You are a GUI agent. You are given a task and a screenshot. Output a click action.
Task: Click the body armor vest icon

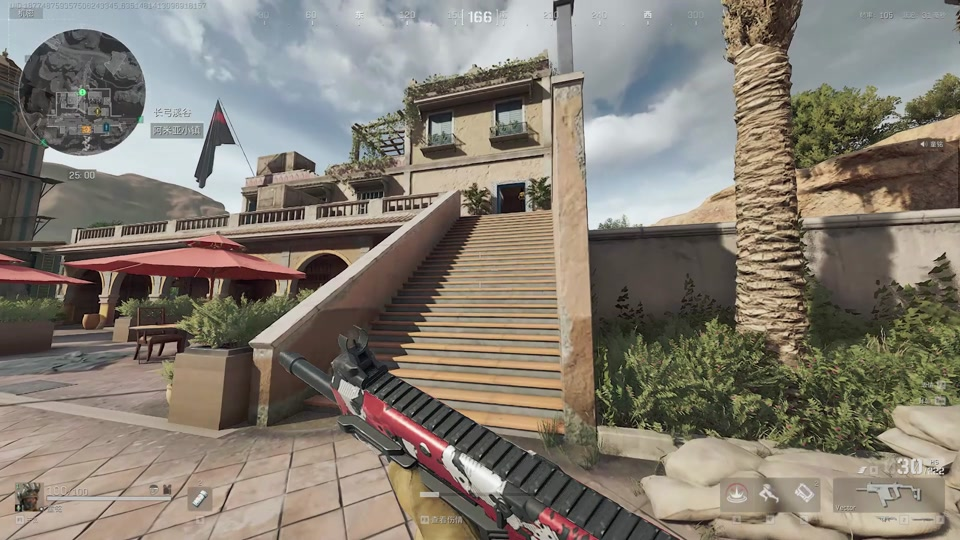(x=166, y=489)
